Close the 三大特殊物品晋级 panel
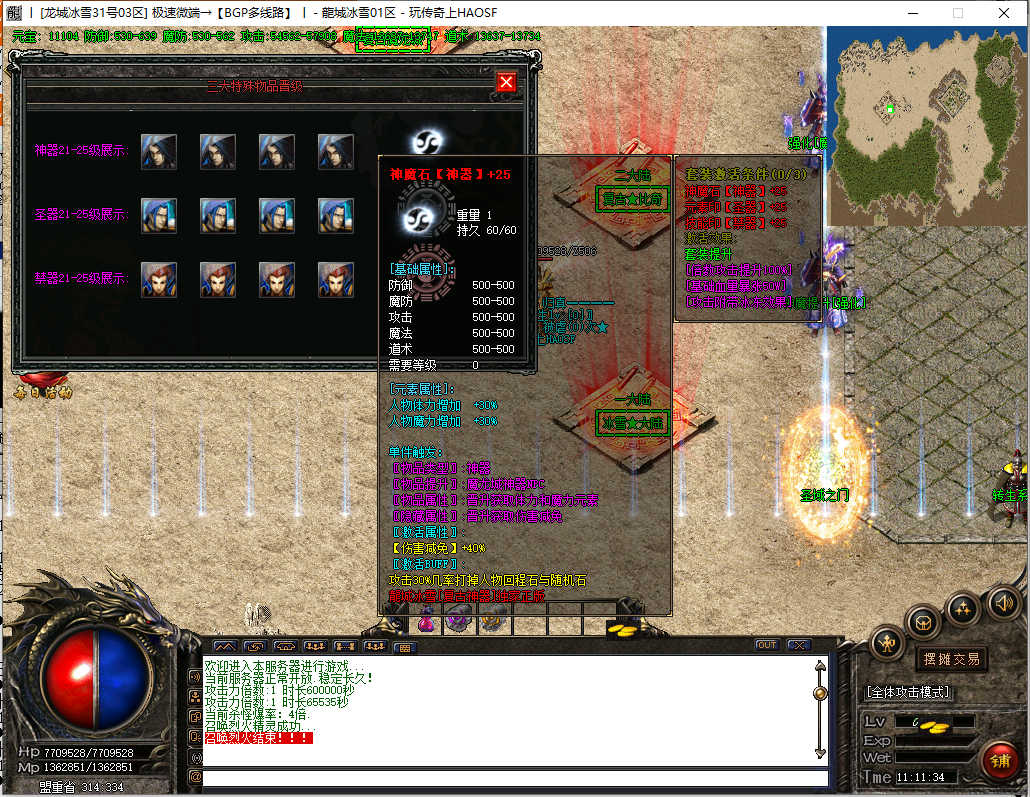Viewport: 1030px width, 797px height. (x=507, y=82)
